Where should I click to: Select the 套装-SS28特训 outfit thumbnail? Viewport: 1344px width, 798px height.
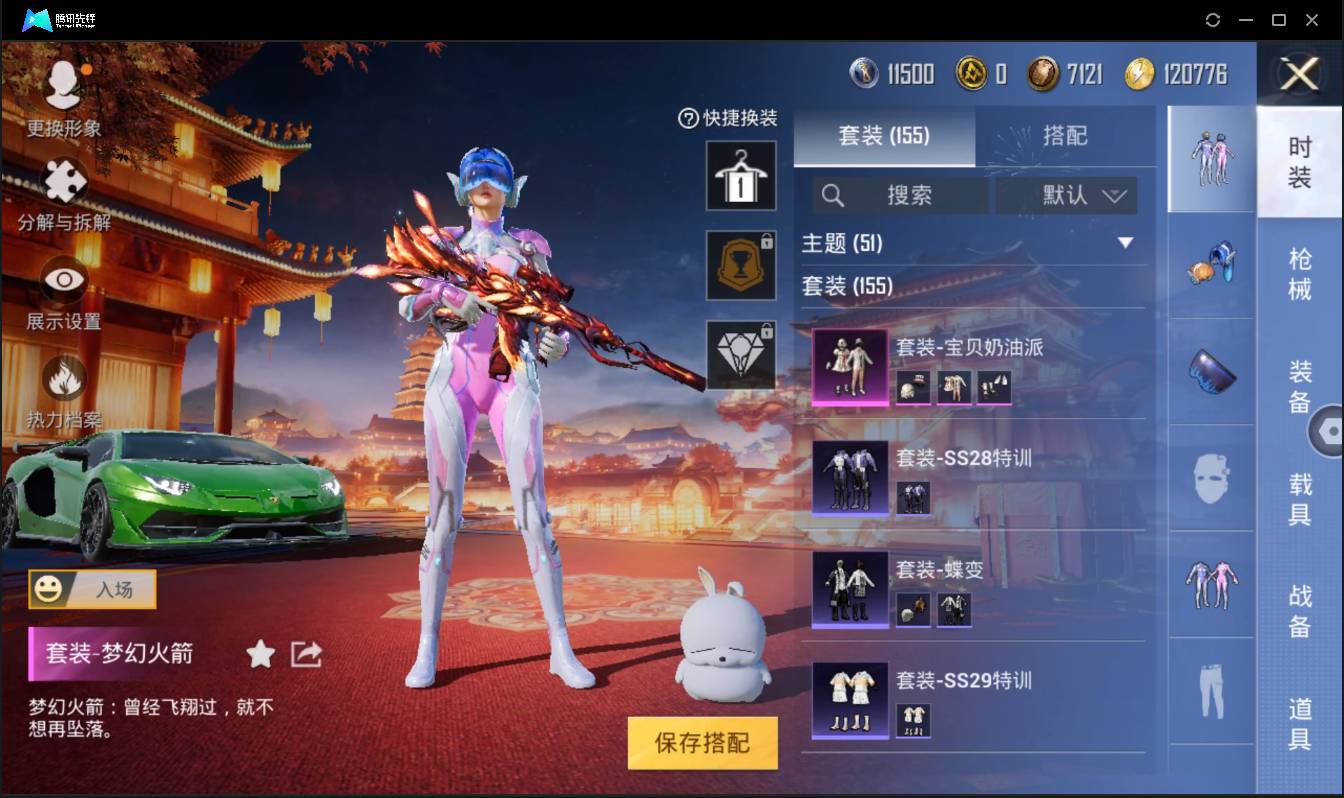pyautogui.click(x=848, y=478)
